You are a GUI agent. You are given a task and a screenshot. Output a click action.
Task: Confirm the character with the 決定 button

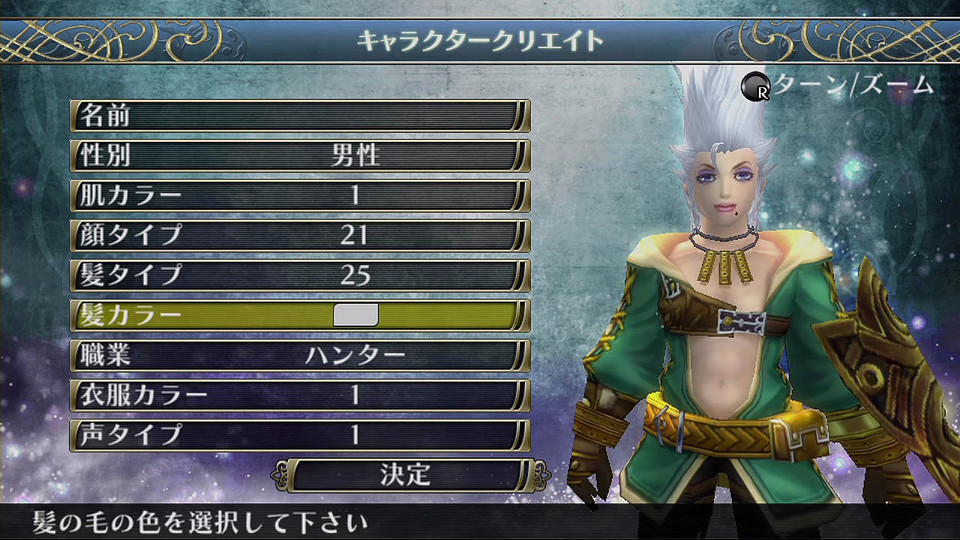point(405,474)
